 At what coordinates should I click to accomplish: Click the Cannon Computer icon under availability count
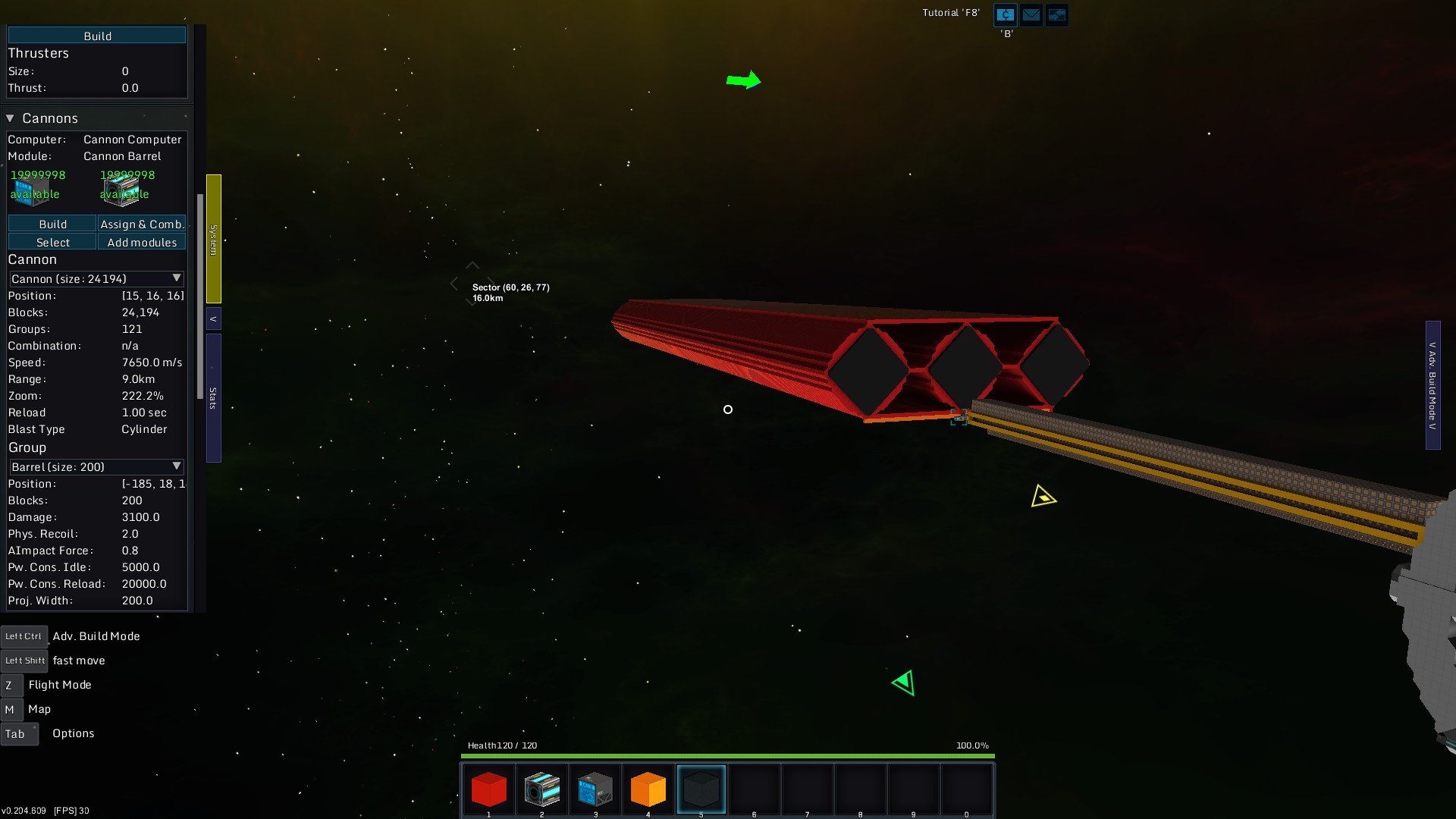pos(33,193)
